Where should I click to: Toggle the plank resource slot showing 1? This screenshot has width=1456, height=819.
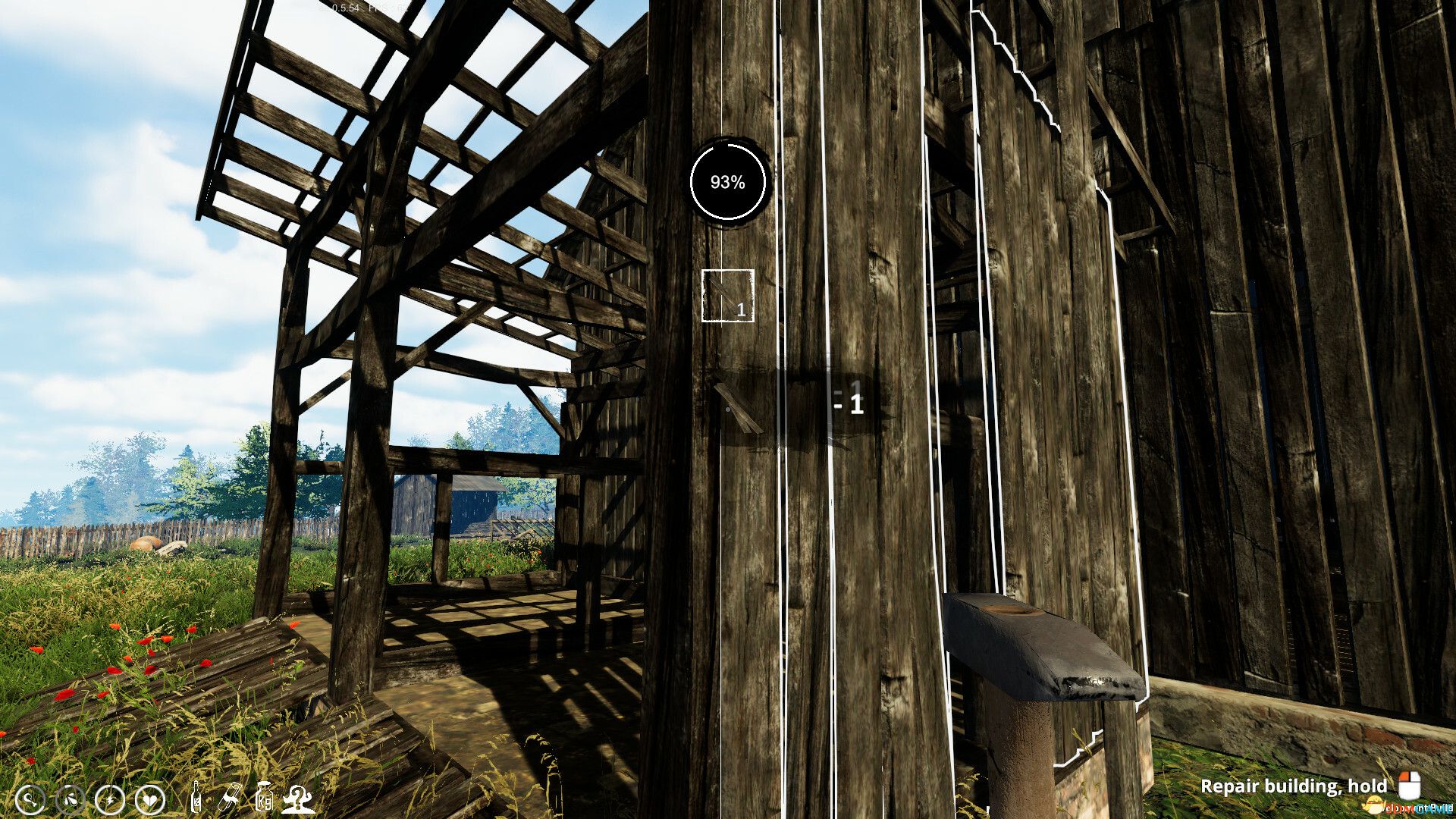point(727,296)
